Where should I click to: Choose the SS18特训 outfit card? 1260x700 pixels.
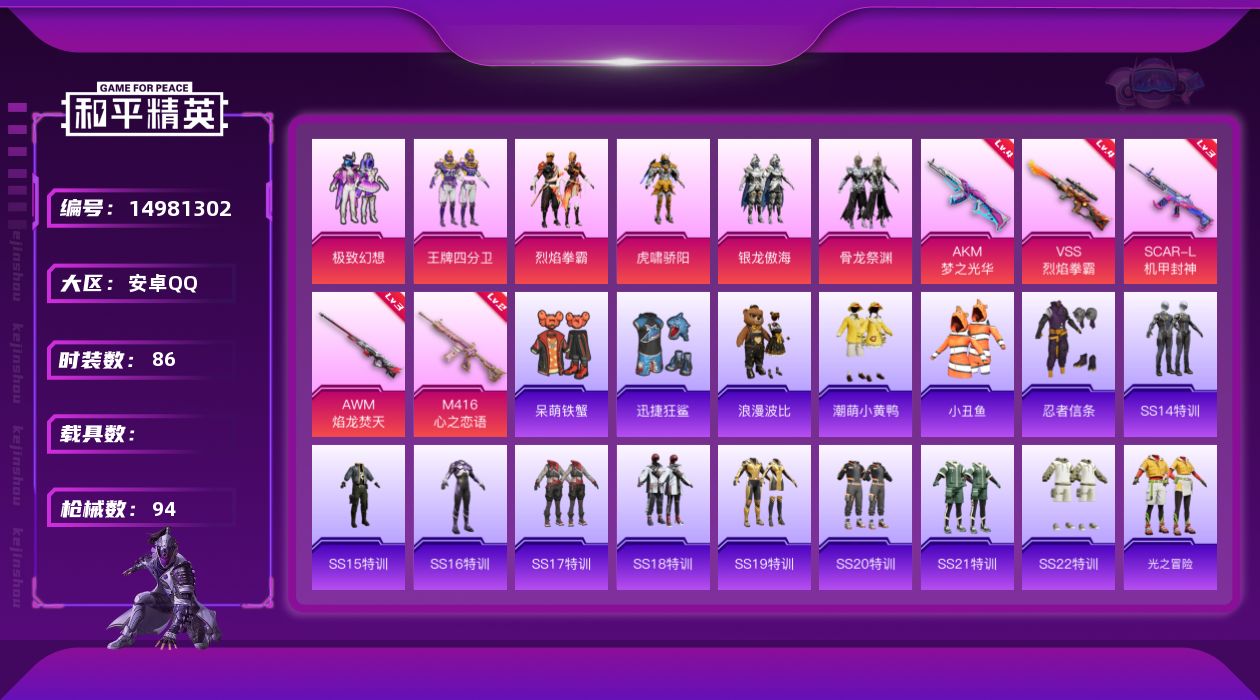663,517
